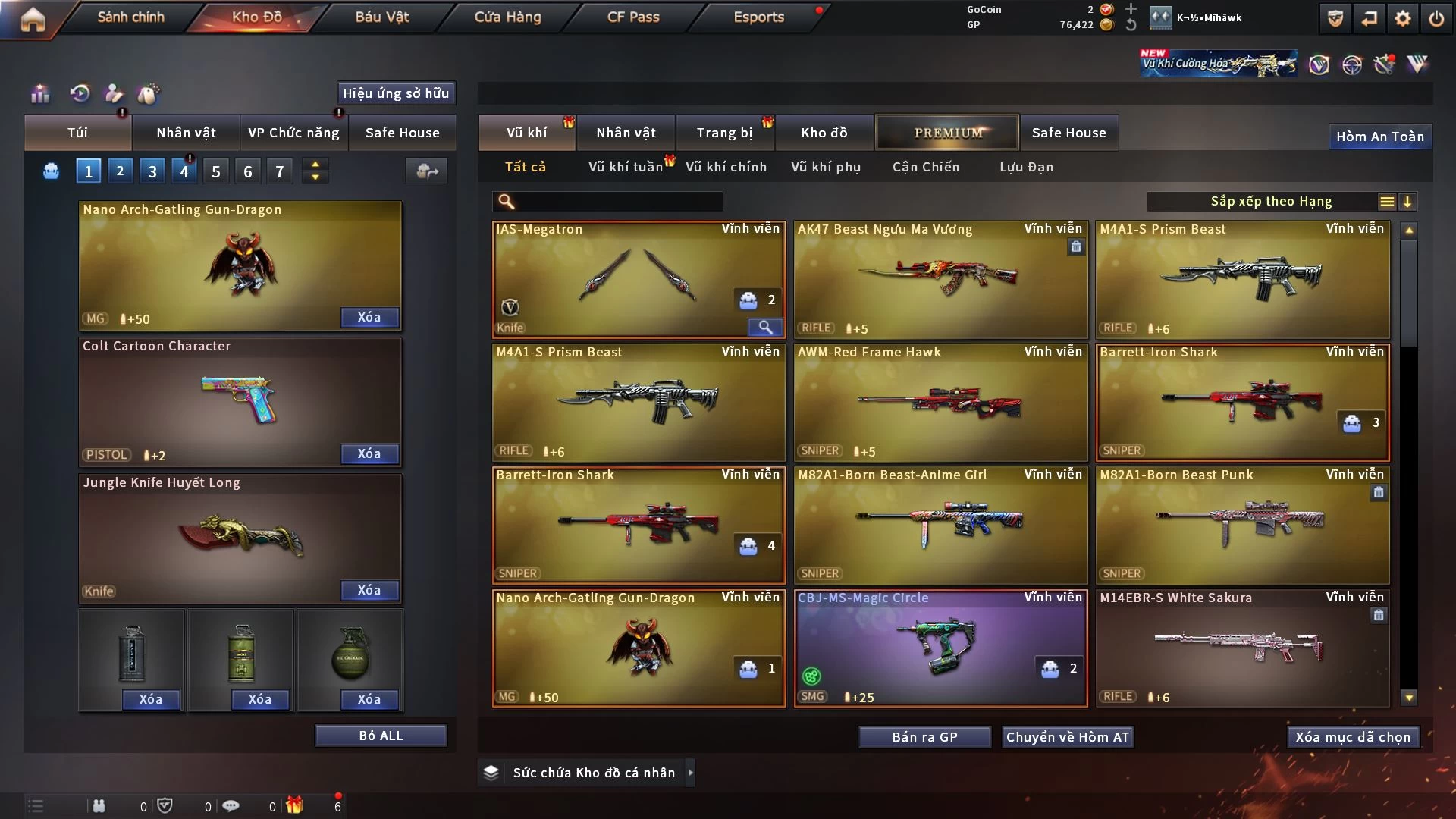
Task: Open the Hòm An Toàn panel
Action: click(x=1379, y=136)
